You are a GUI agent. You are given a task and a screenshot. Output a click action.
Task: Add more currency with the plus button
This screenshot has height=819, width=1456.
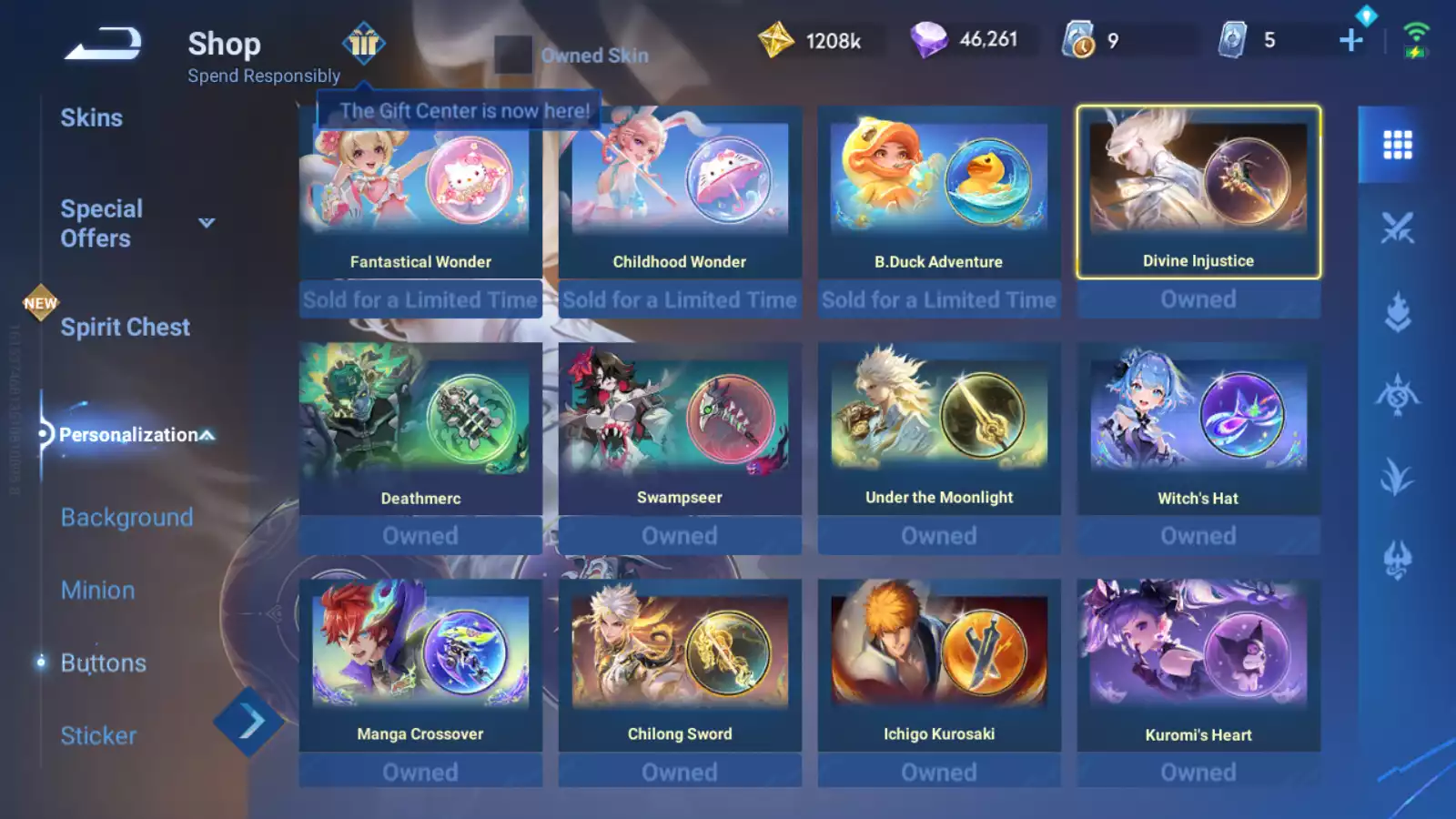[x=1351, y=40]
